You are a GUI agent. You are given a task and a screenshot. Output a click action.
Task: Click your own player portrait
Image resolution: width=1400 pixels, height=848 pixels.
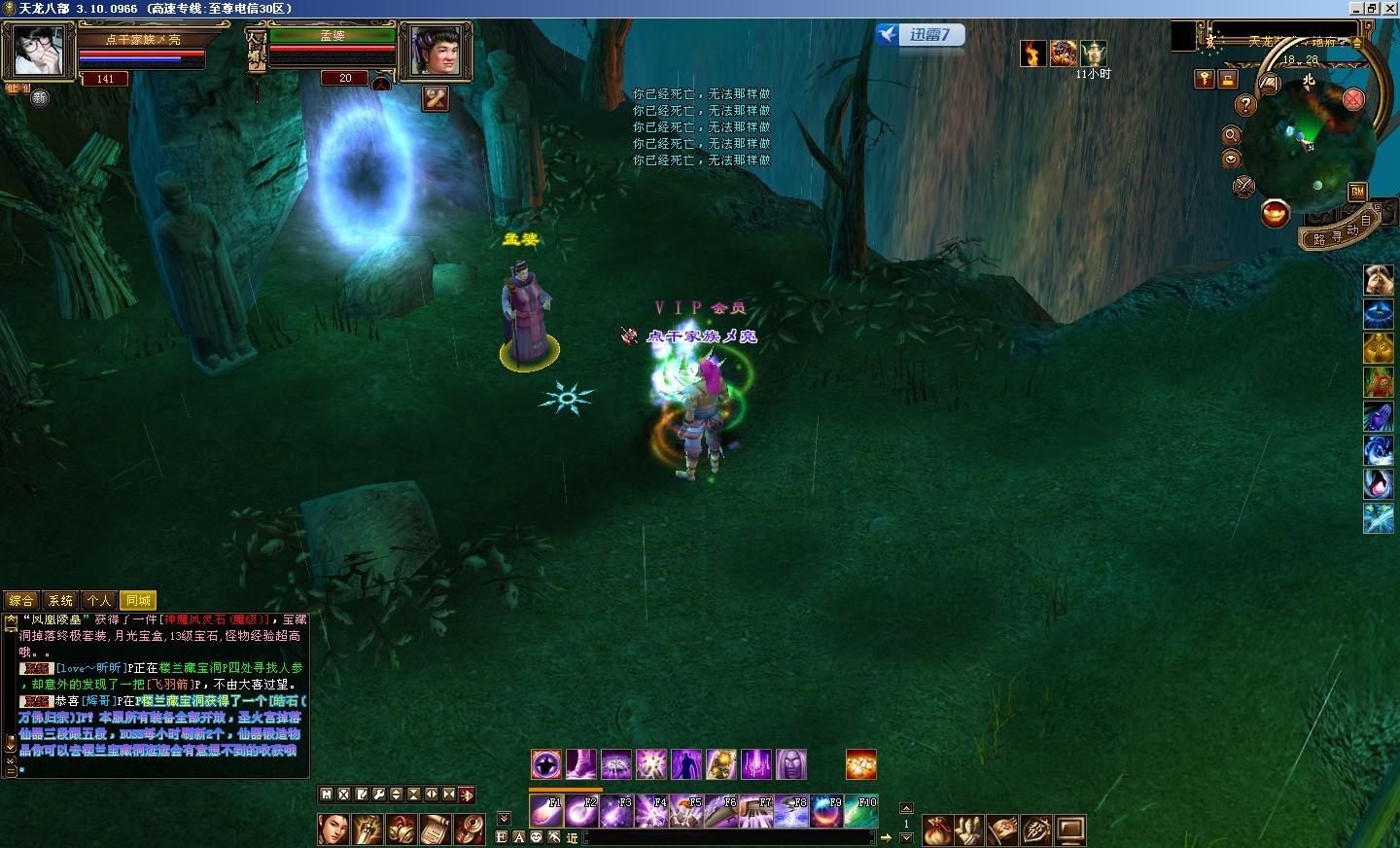click(x=39, y=51)
